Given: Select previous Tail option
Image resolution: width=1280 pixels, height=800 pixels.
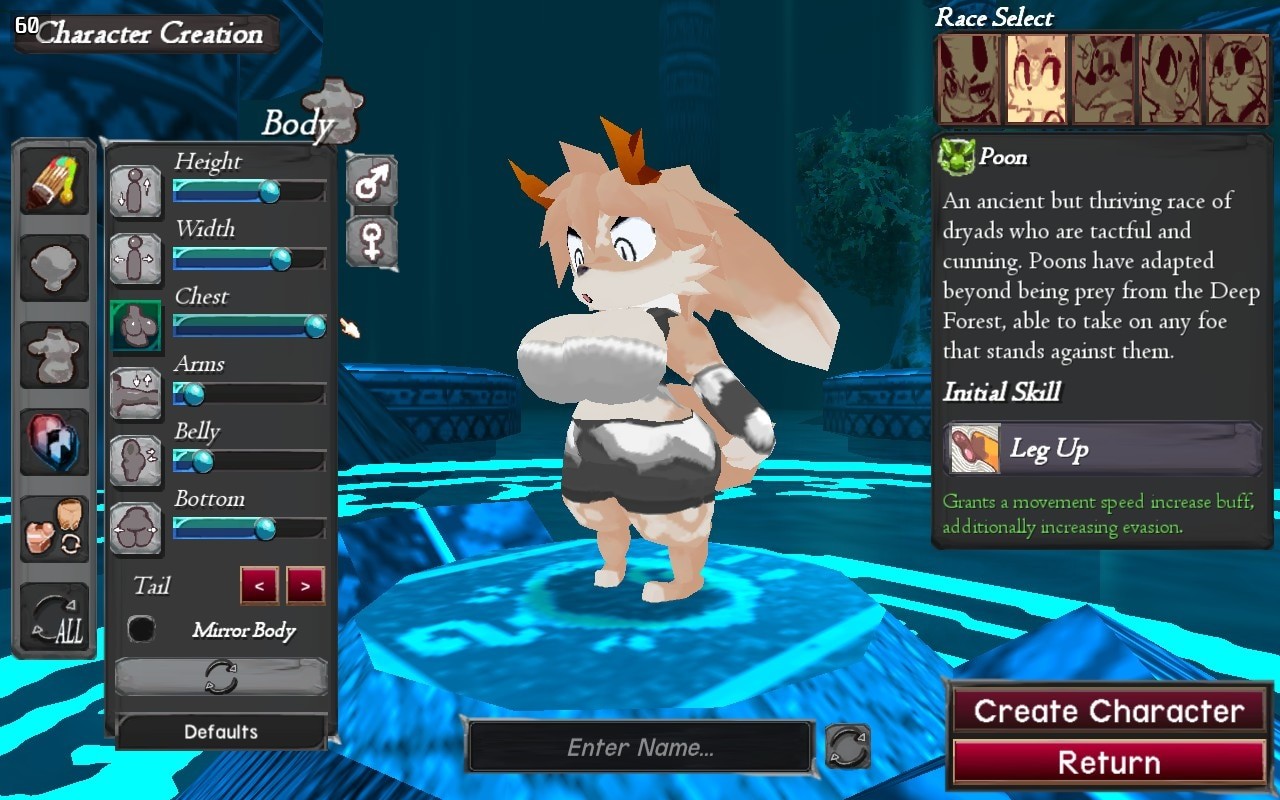Looking at the screenshot, I should [x=259, y=586].
